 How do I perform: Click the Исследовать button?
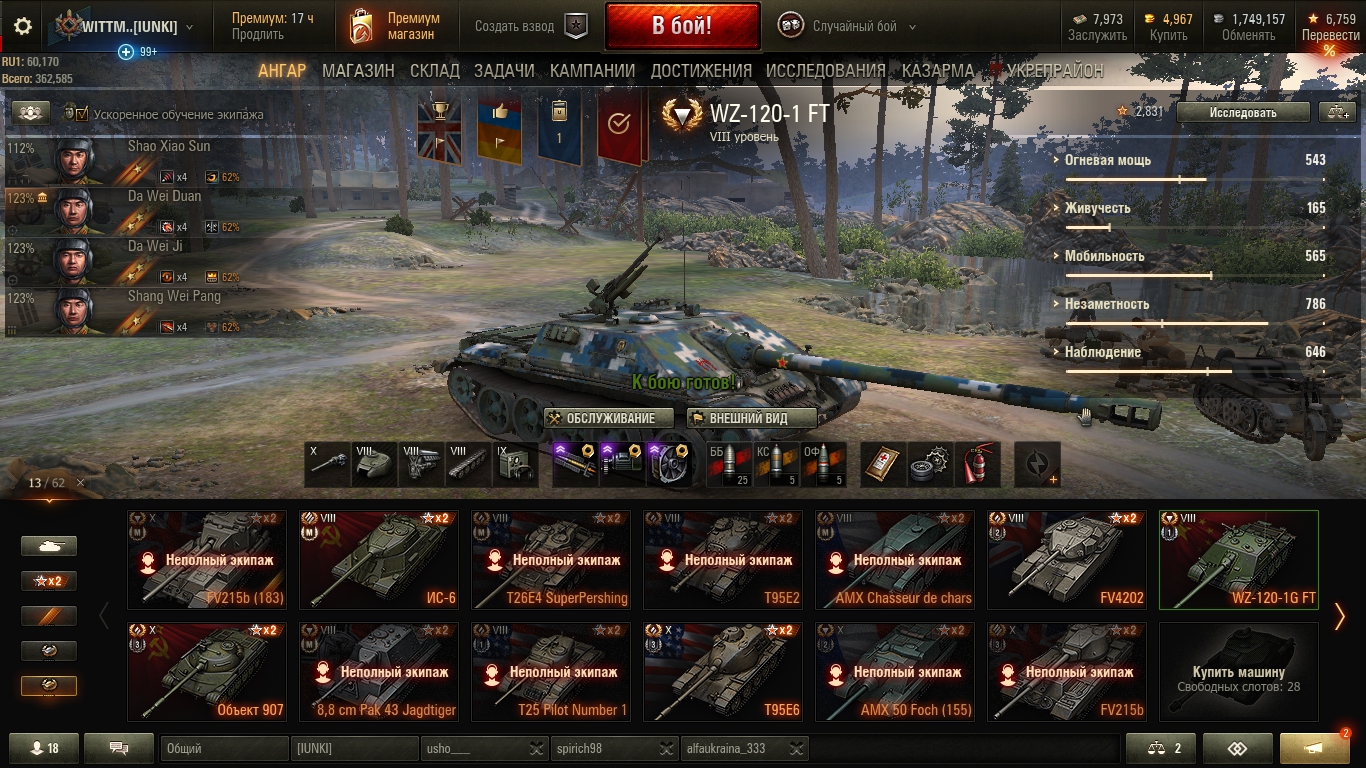pyautogui.click(x=1242, y=113)
